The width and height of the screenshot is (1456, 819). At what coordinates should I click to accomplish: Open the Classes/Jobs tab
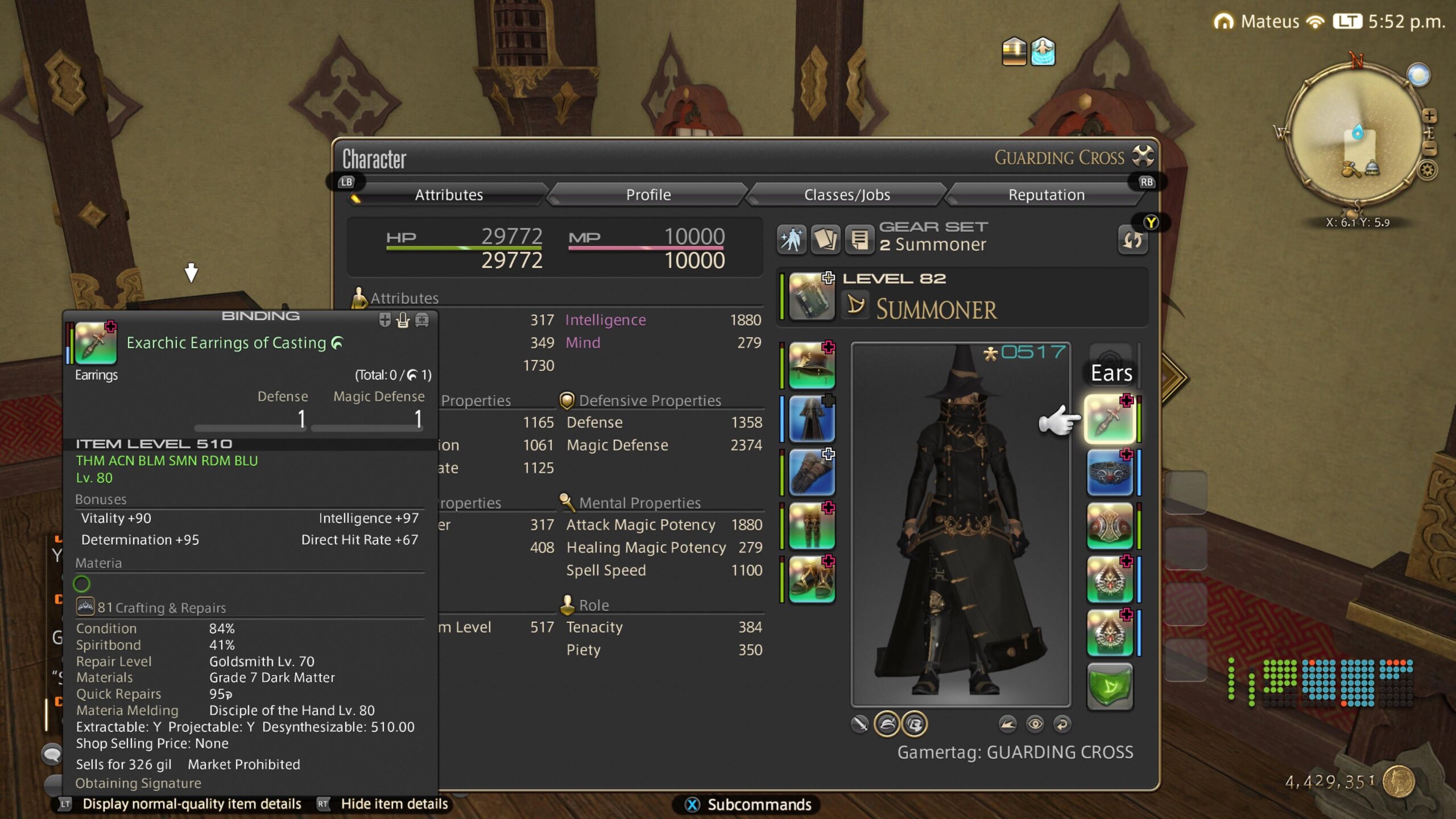[x=846, y=195]
